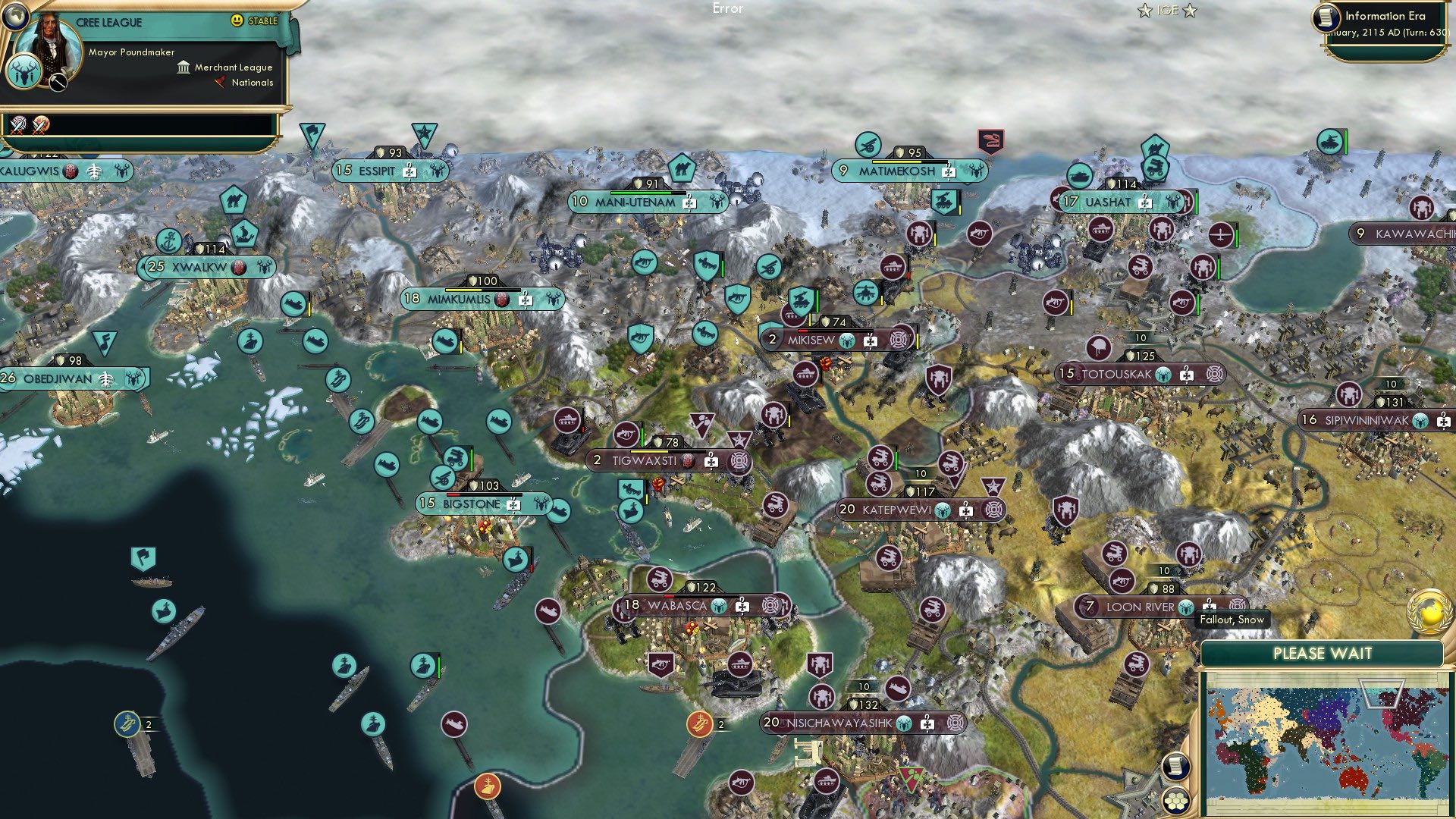Open the city screen for MATIMEKOSH
This screenshot has height=819, width=1456.
(x=898, y=171)
